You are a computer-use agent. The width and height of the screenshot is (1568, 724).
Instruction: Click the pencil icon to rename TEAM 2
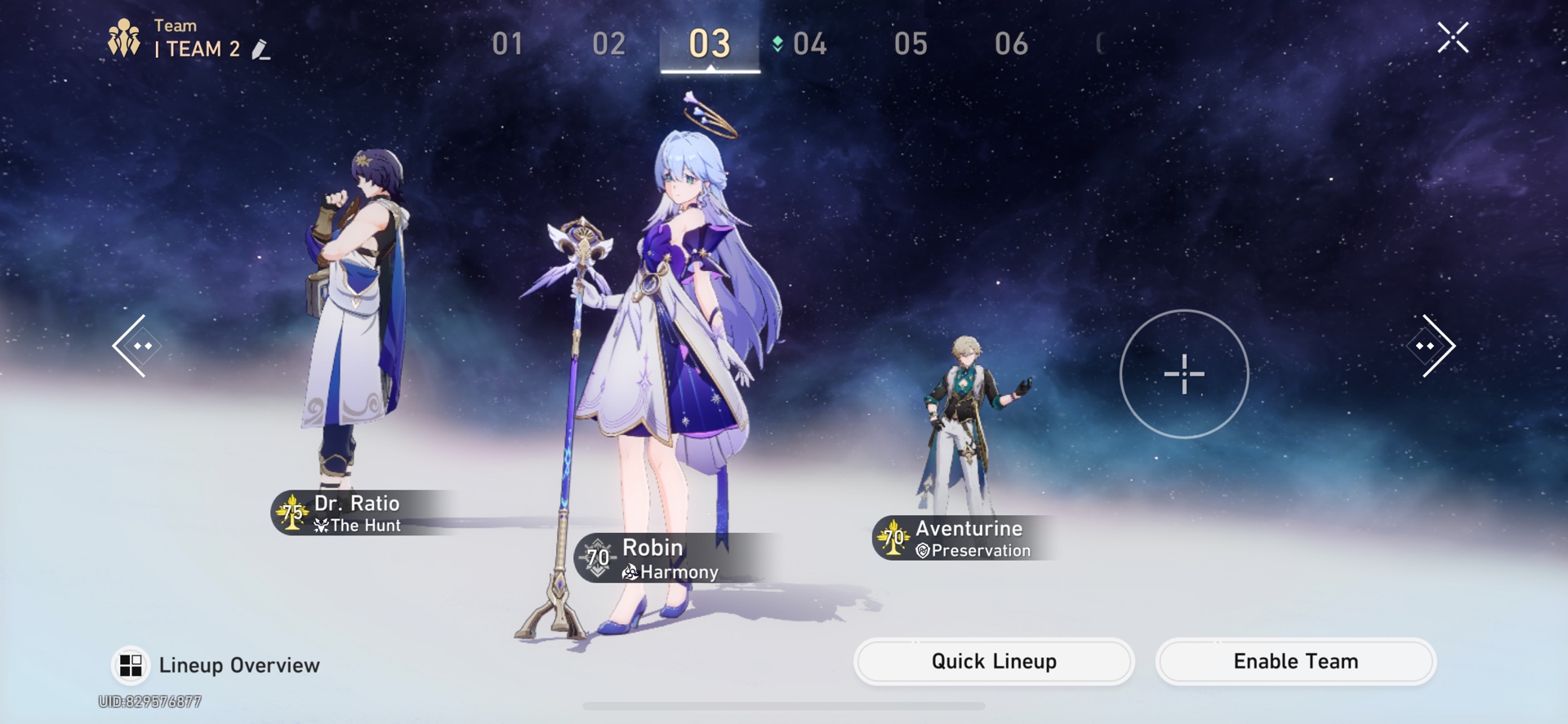(x=261, y=49)
